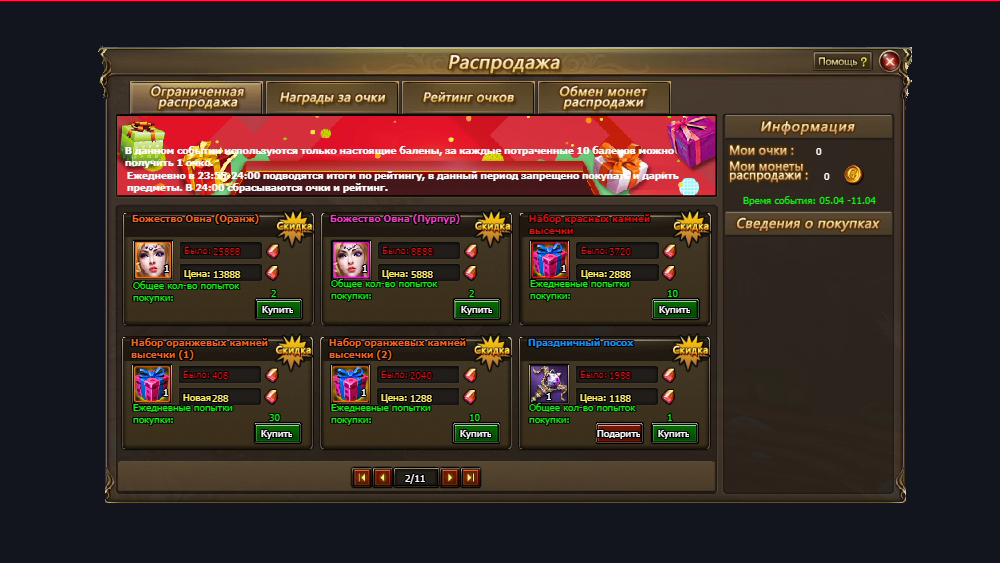The width and height of the screenshot is (1000, 563).
Task: Click the Праздничный посох staff icon
Action: tap(549, 384)
